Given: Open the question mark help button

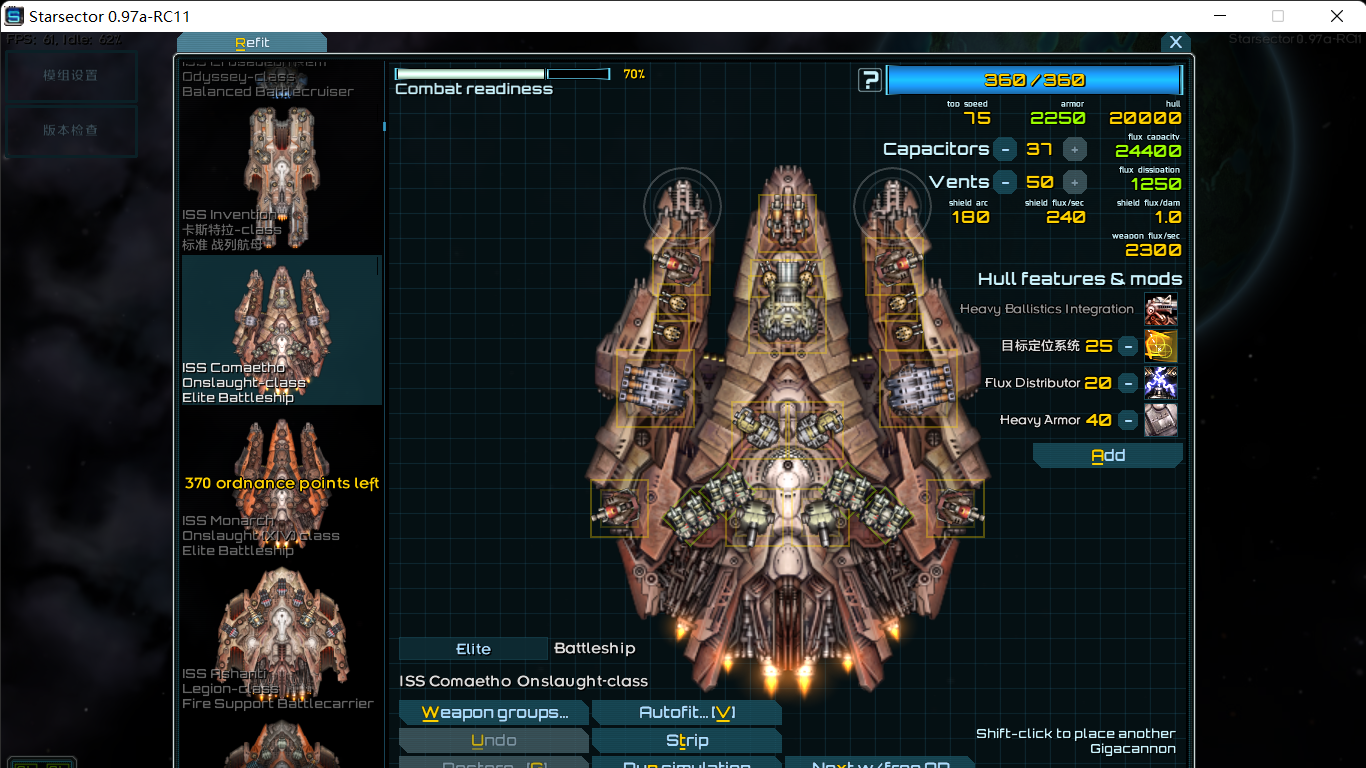Looking at the screenshot, I should pyautogui.click(x=870, y=80).
